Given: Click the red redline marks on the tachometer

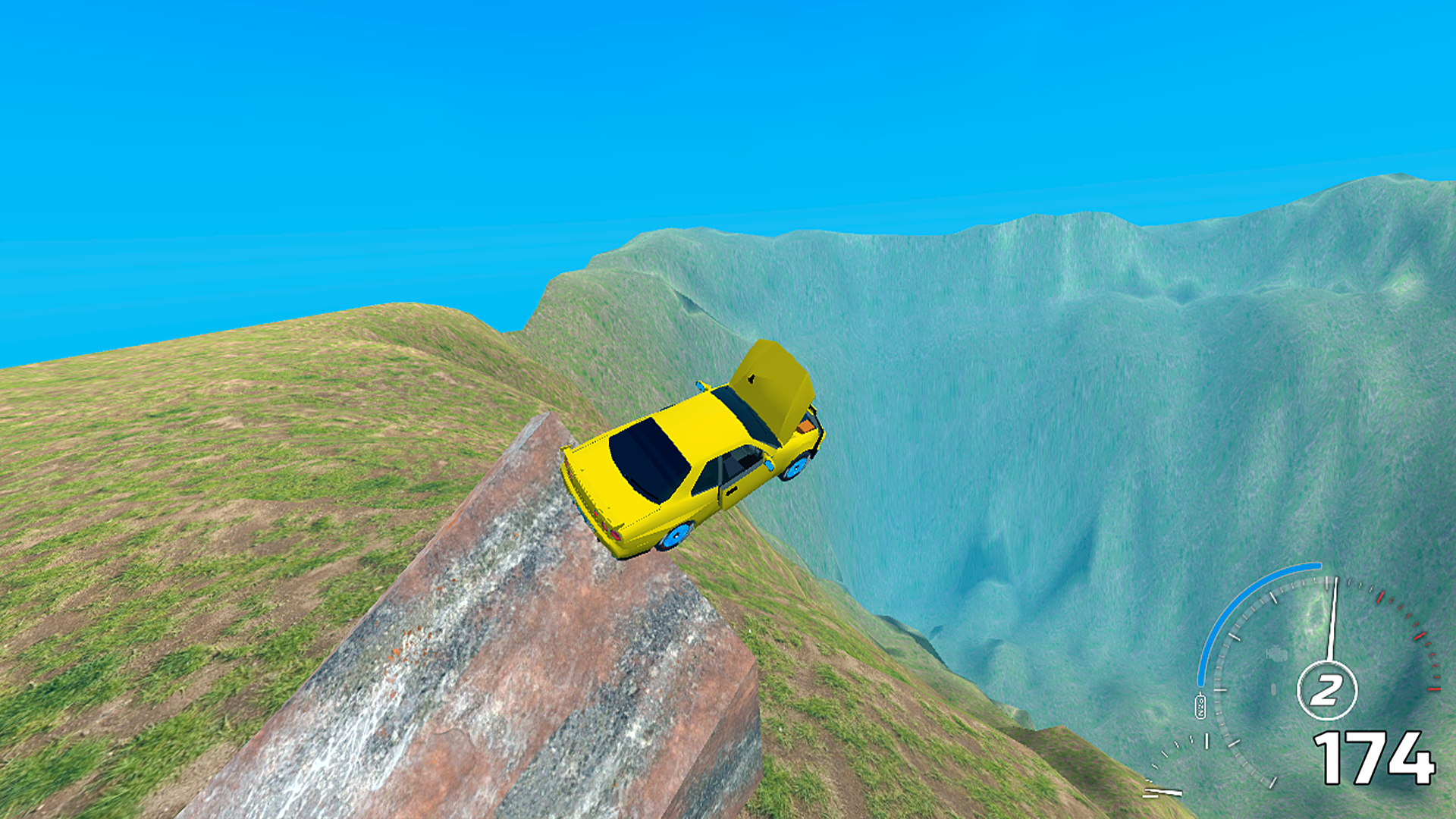Looking at the screenshot, I should coord(1418,635).
